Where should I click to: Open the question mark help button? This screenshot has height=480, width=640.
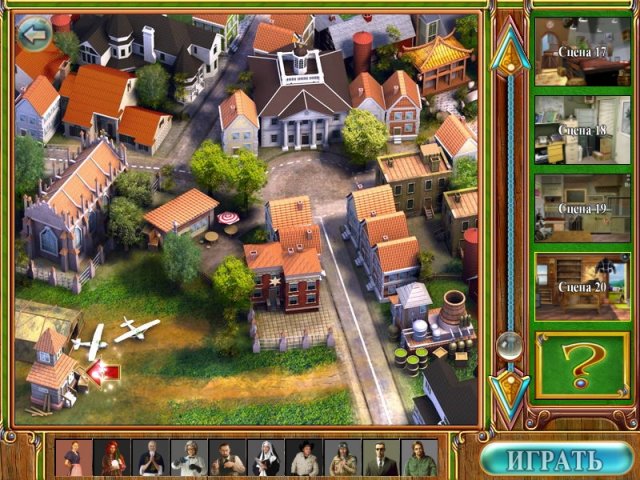click(581, 365)
